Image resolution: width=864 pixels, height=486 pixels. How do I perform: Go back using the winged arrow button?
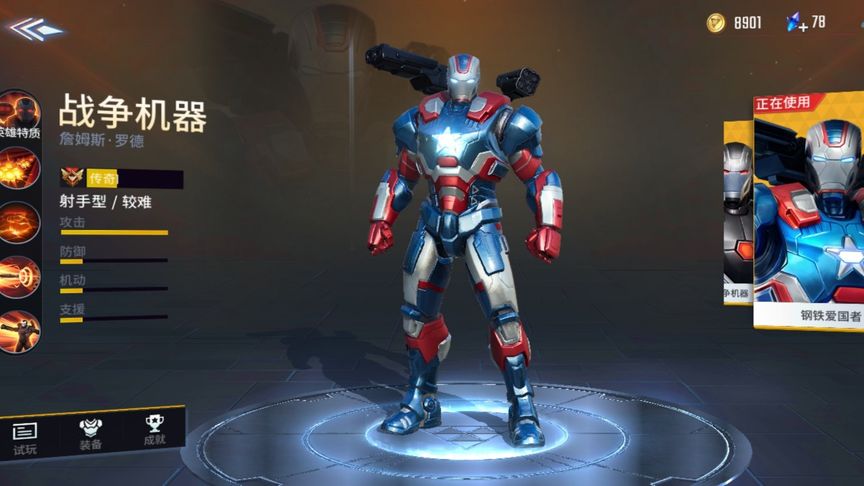tap(35, 28)
